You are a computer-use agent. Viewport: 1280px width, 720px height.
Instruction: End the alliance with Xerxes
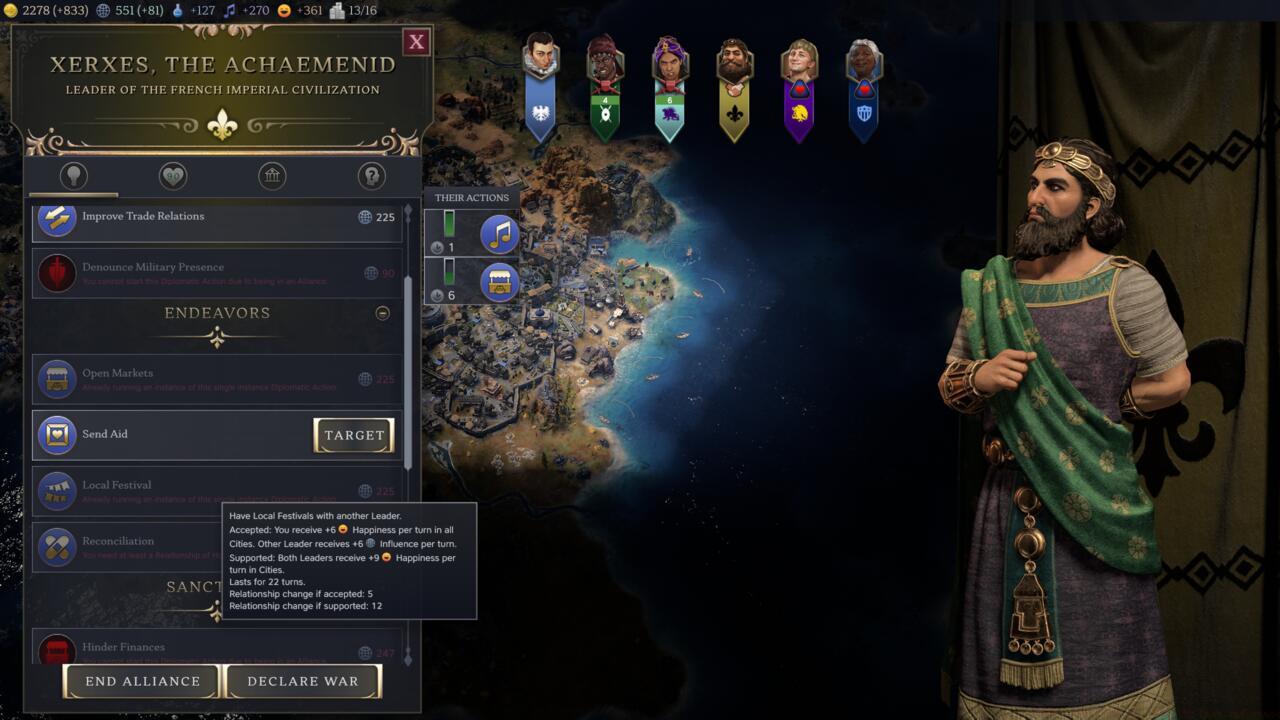coord(142,681)
